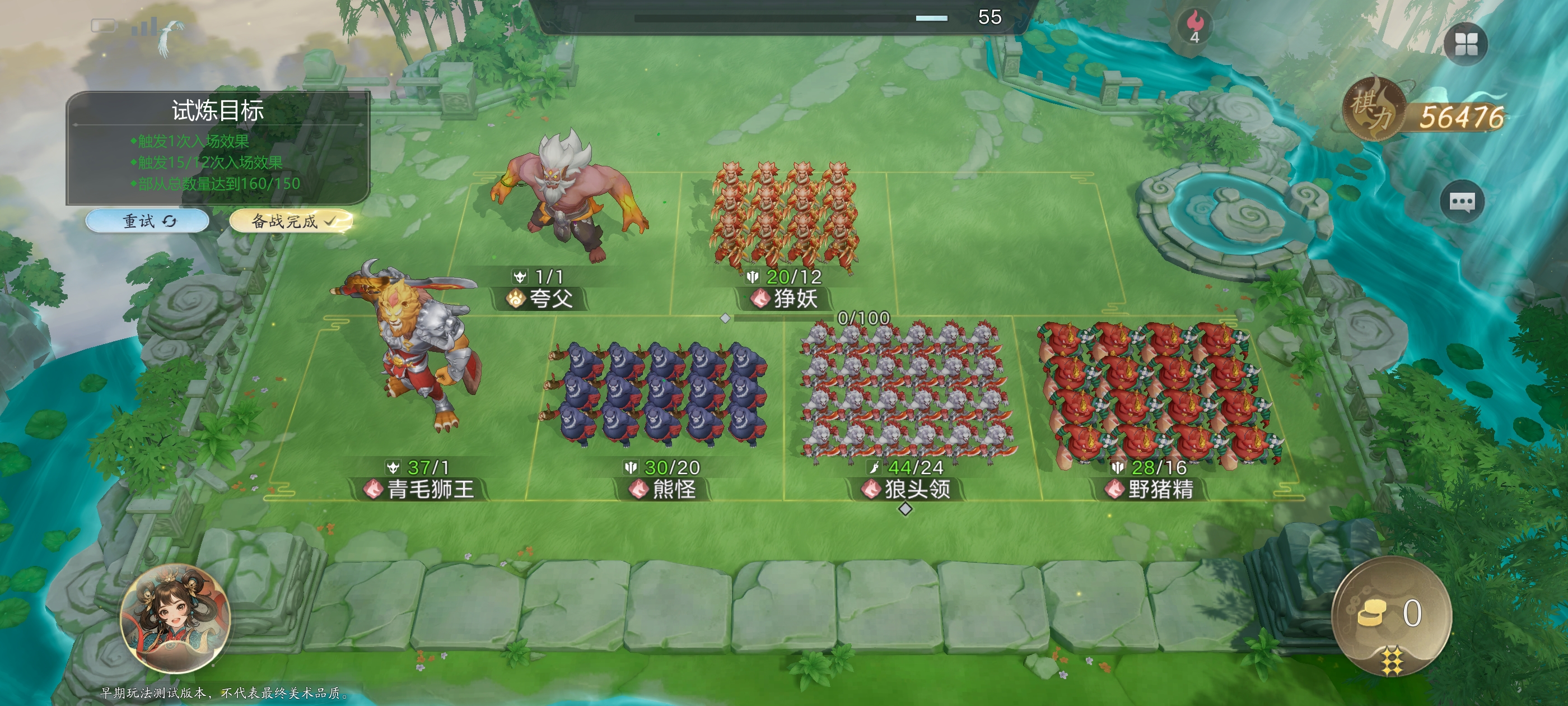Viewport: 1568px width, 706px height.
Task: Confirm with the 备战完成 button
Action: (291, 221)
